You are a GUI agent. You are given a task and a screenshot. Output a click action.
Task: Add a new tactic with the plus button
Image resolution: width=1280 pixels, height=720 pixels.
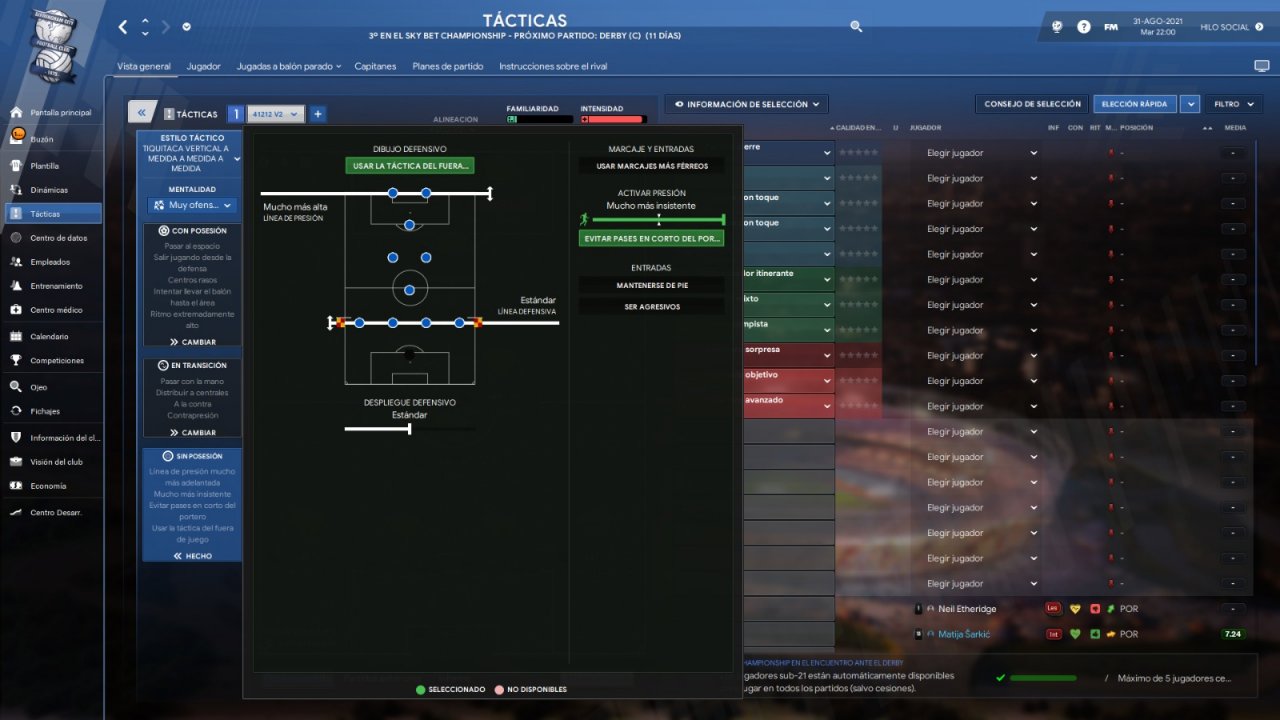[318, 114]
